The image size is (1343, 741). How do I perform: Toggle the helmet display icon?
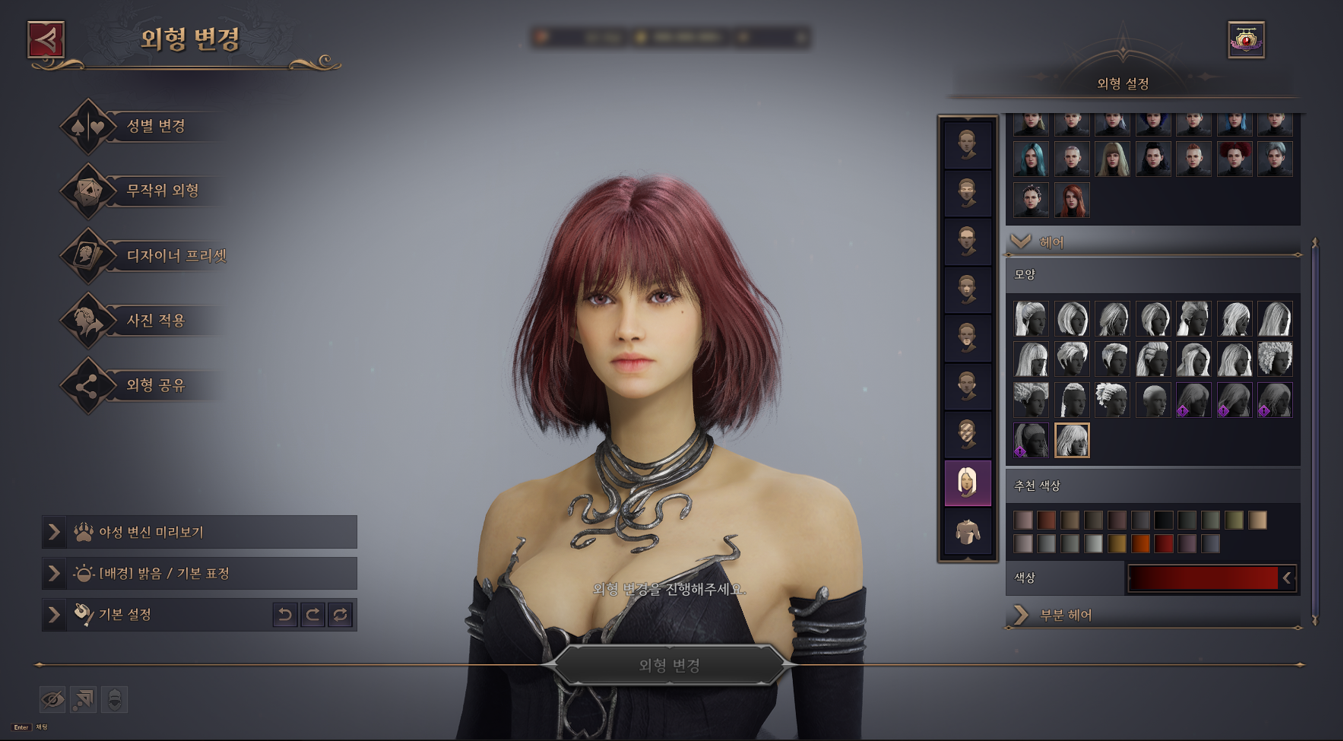point(114,699)
